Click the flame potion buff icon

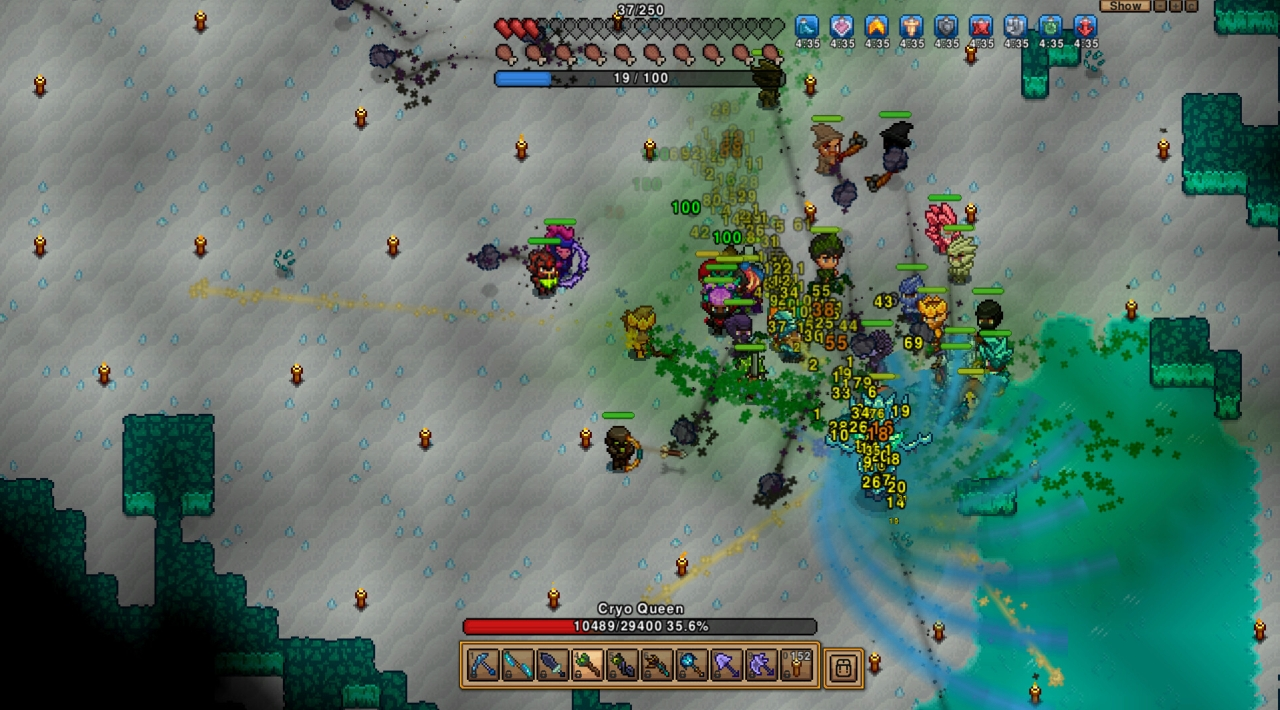click(x=877, y=27)
